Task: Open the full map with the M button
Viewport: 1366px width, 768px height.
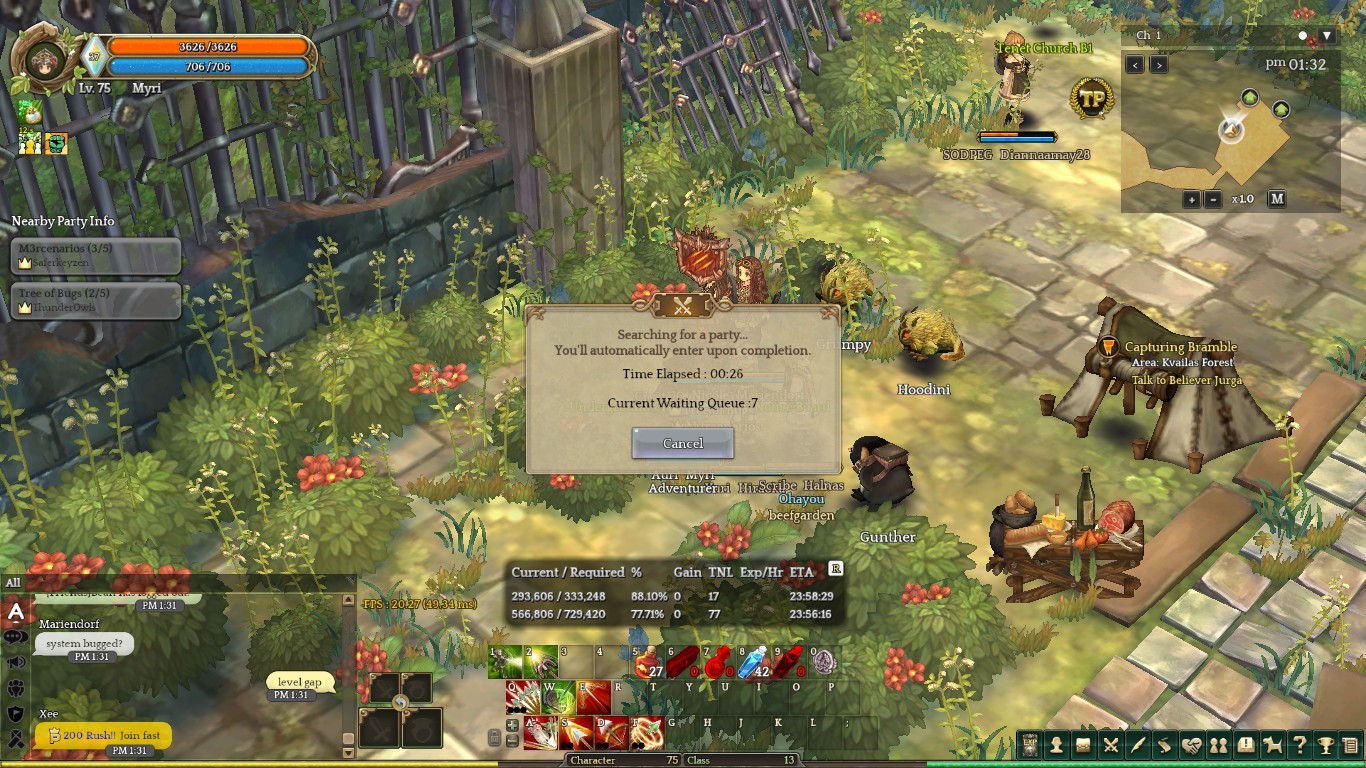Action: [1277, 199]
